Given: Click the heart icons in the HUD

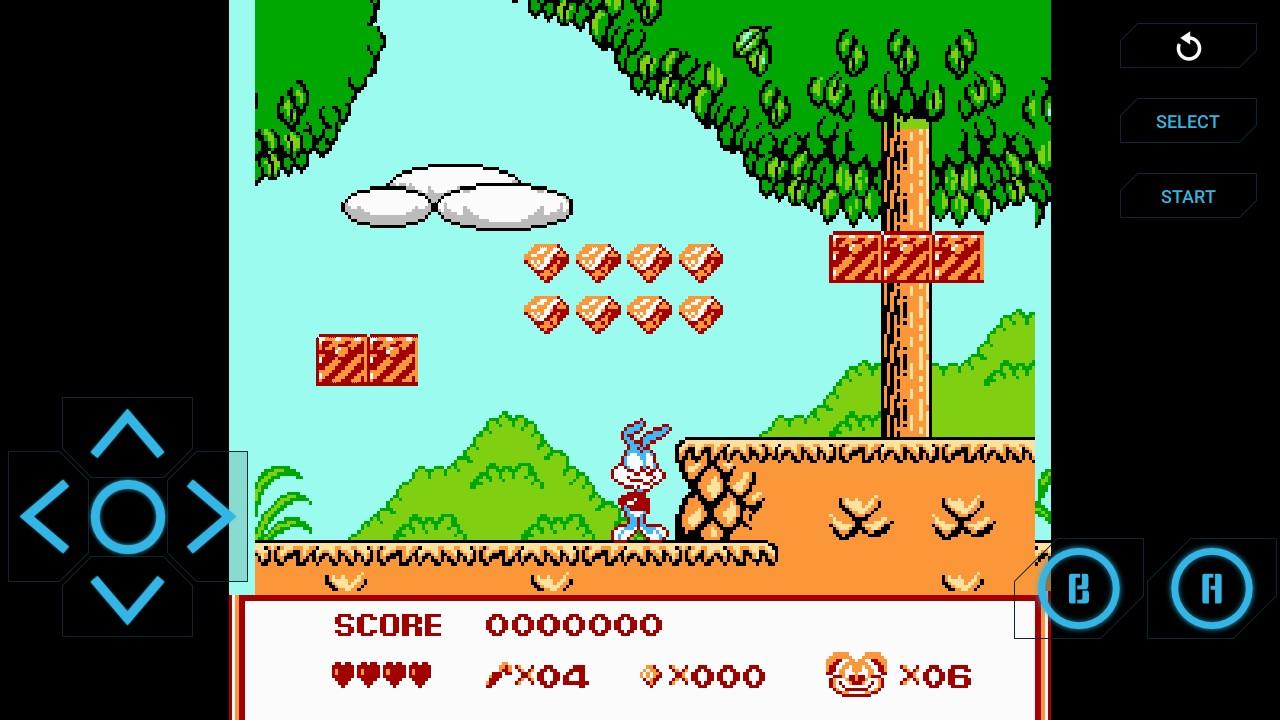Looking at the screenshot, I should tap(381, 675).
